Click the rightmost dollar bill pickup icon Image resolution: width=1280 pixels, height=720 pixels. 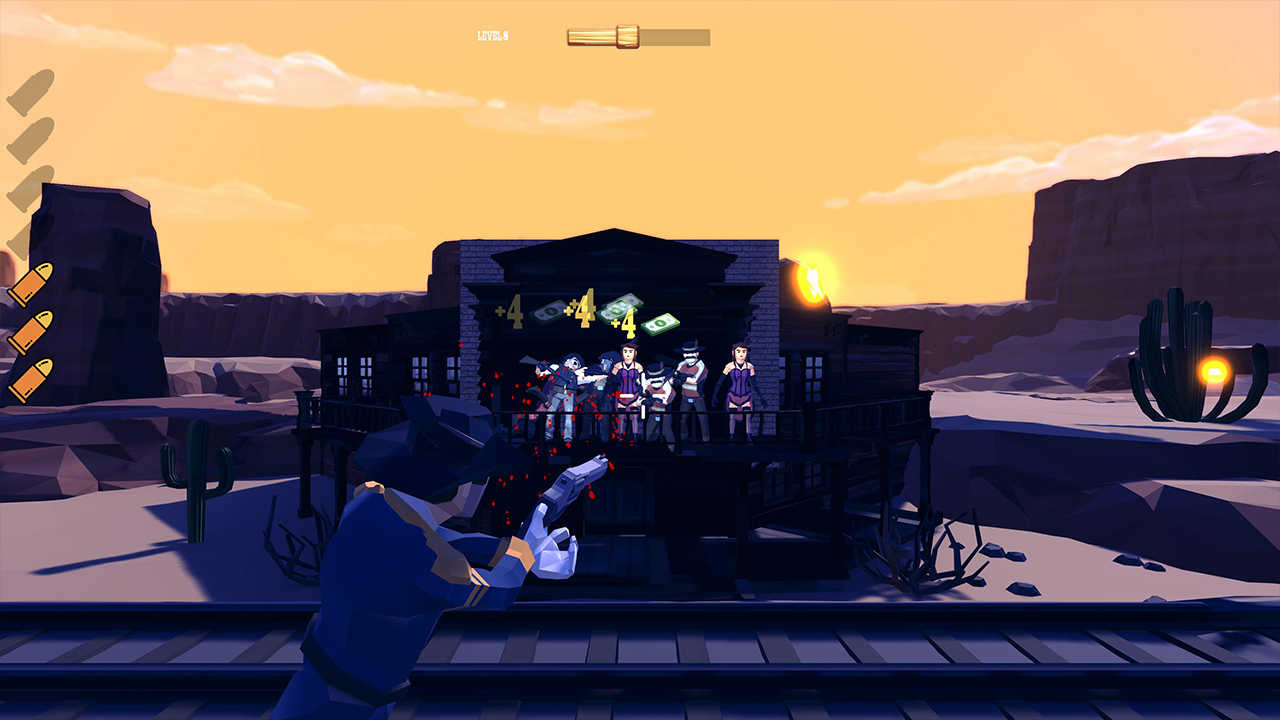click(660, 324)
